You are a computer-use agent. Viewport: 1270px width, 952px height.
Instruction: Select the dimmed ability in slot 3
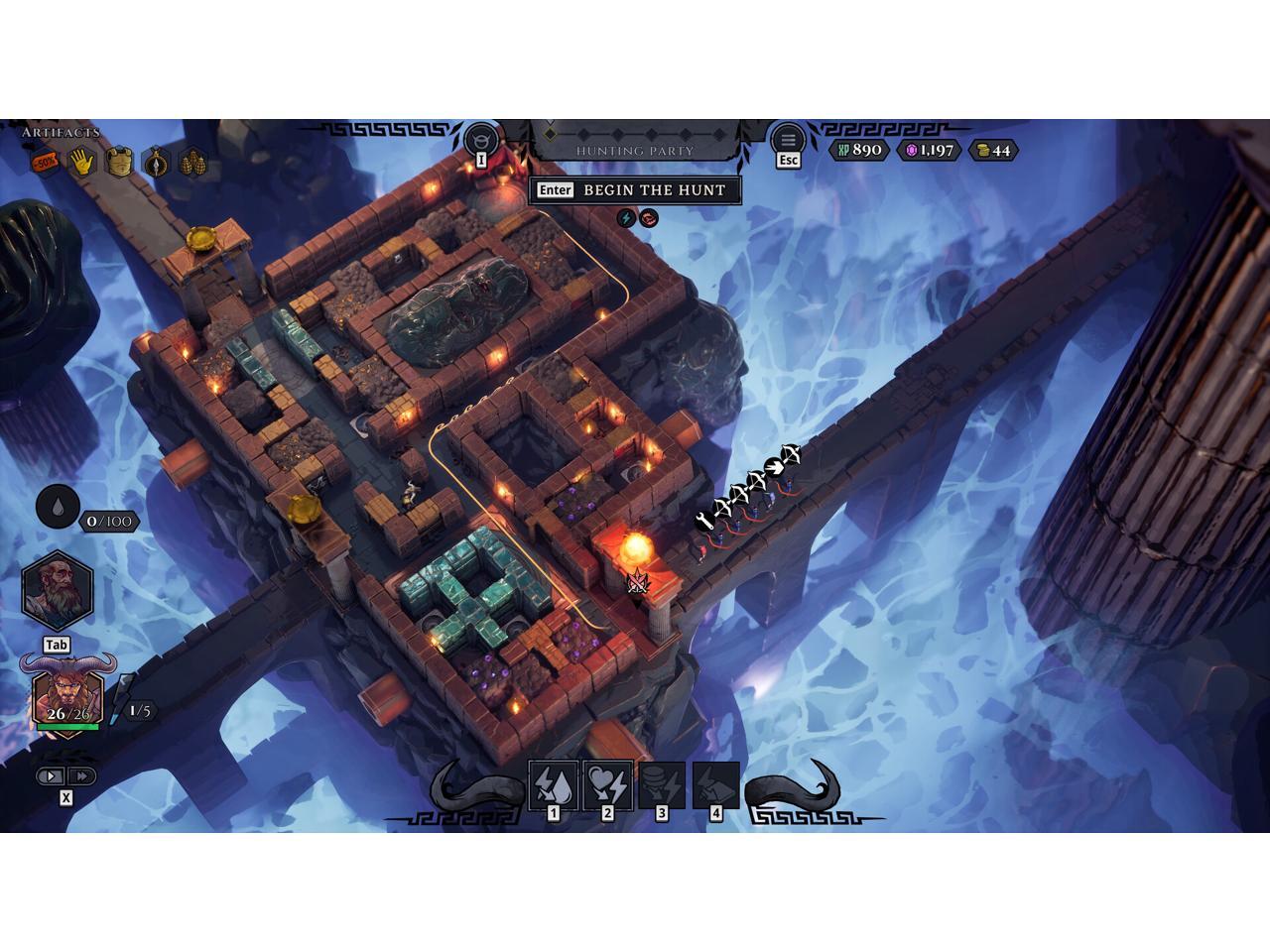(x=662, y=785)
